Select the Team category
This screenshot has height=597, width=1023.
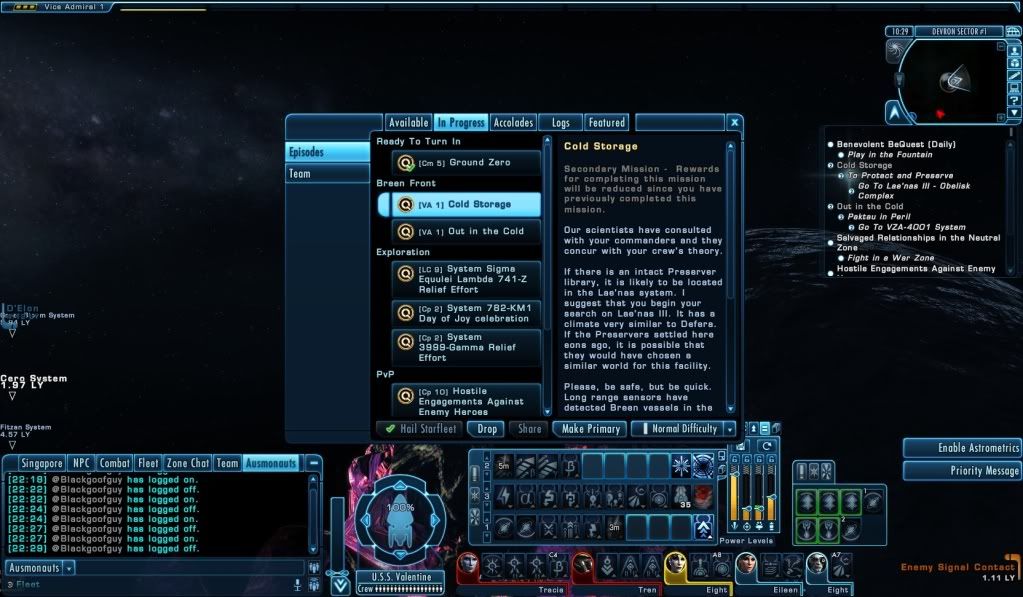[x=300, y=174]
